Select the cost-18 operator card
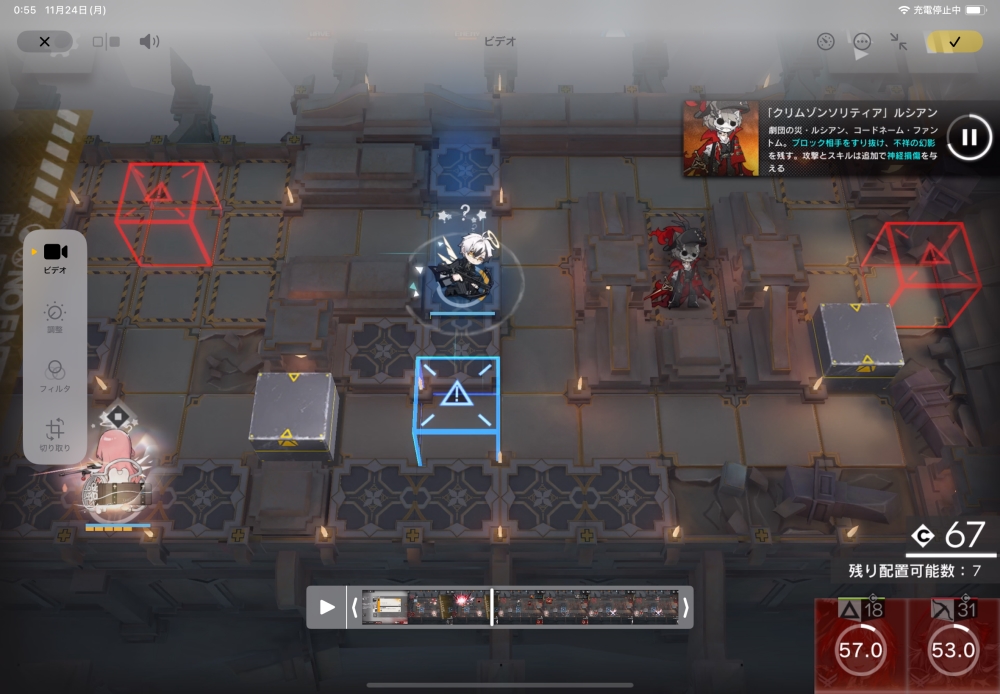Viewport: 1000px width, 694px height. tap(860, 645)
